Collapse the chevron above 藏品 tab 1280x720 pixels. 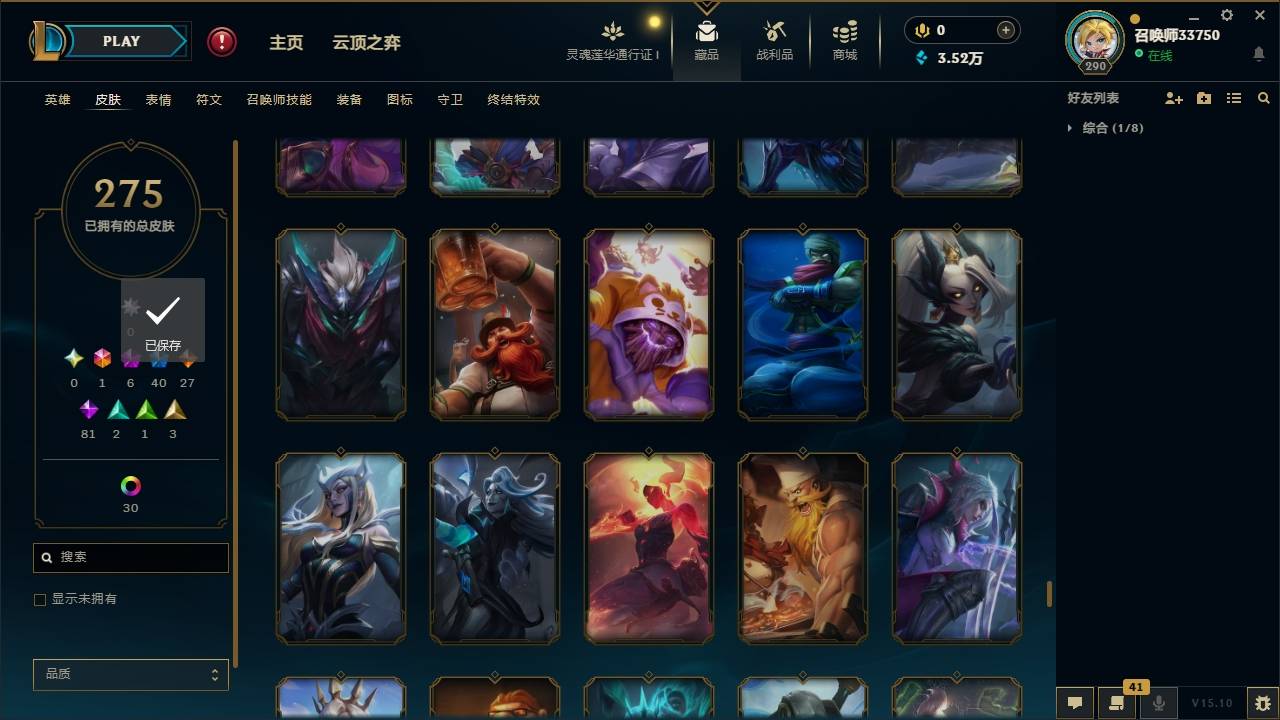coord(707,8)
